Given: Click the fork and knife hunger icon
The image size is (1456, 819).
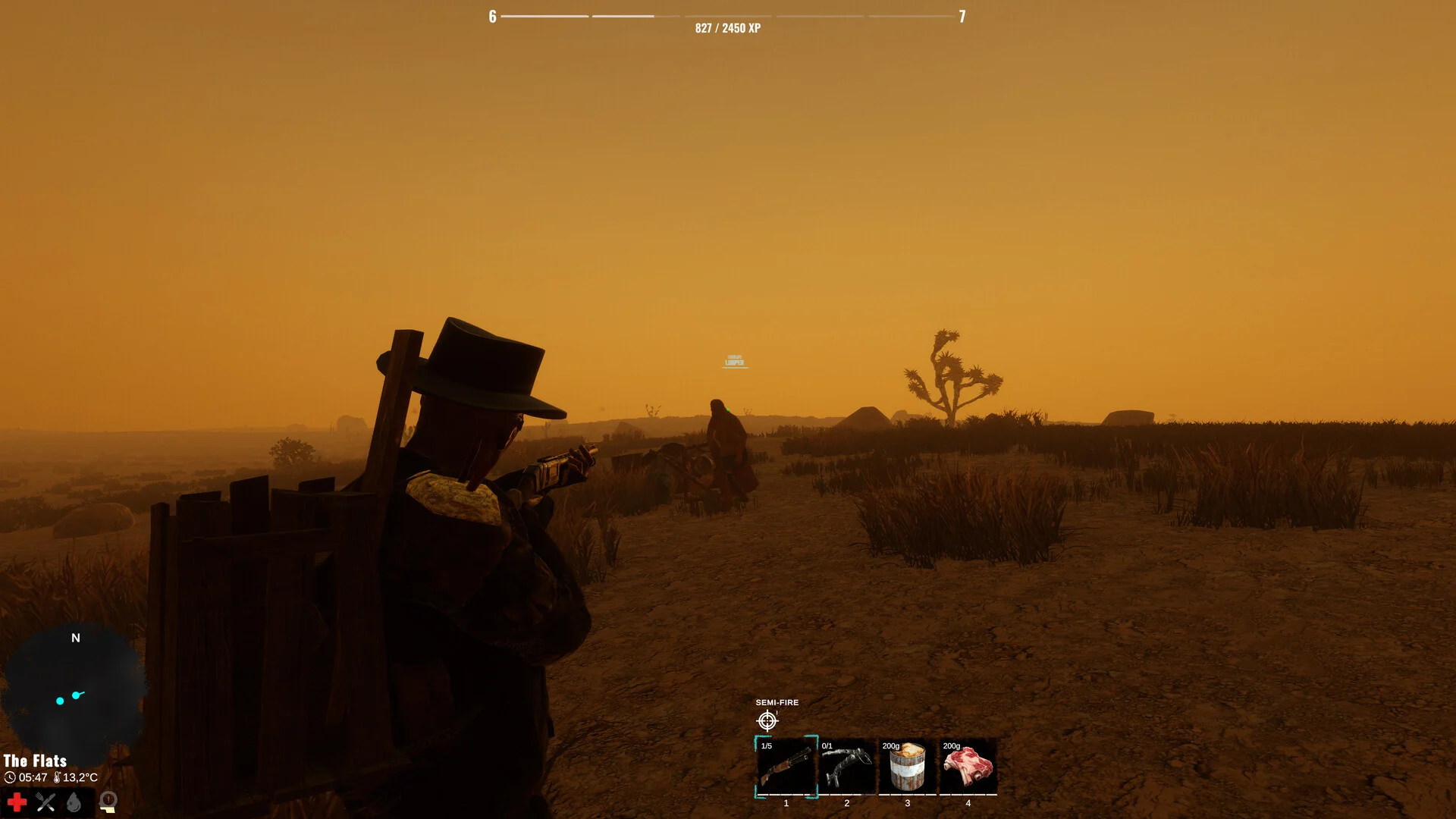Looking at the screenshot, I should pos(45,802).
